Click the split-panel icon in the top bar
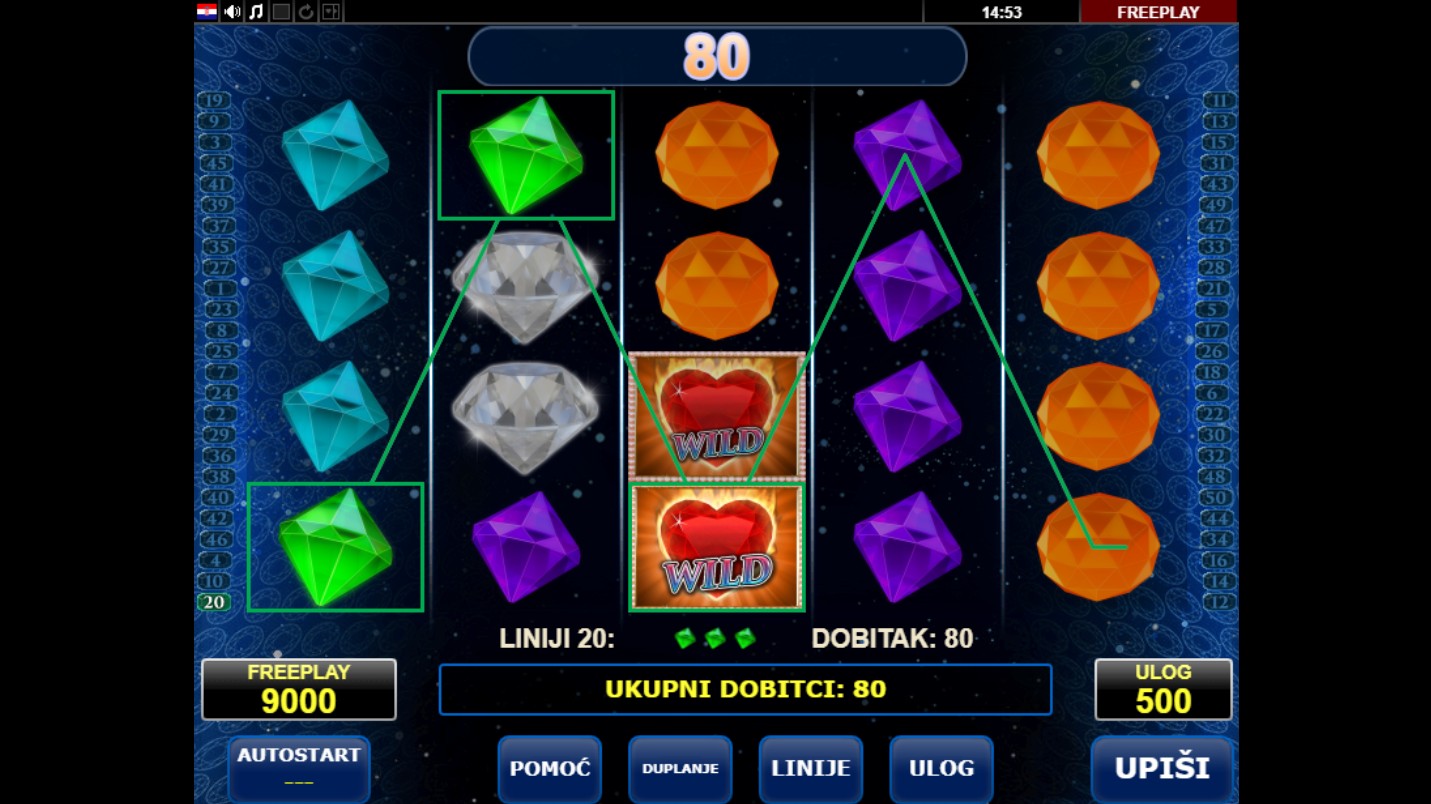Image resolution: width=1431 pixels, height=804 pixels. [x=331, y=12]
